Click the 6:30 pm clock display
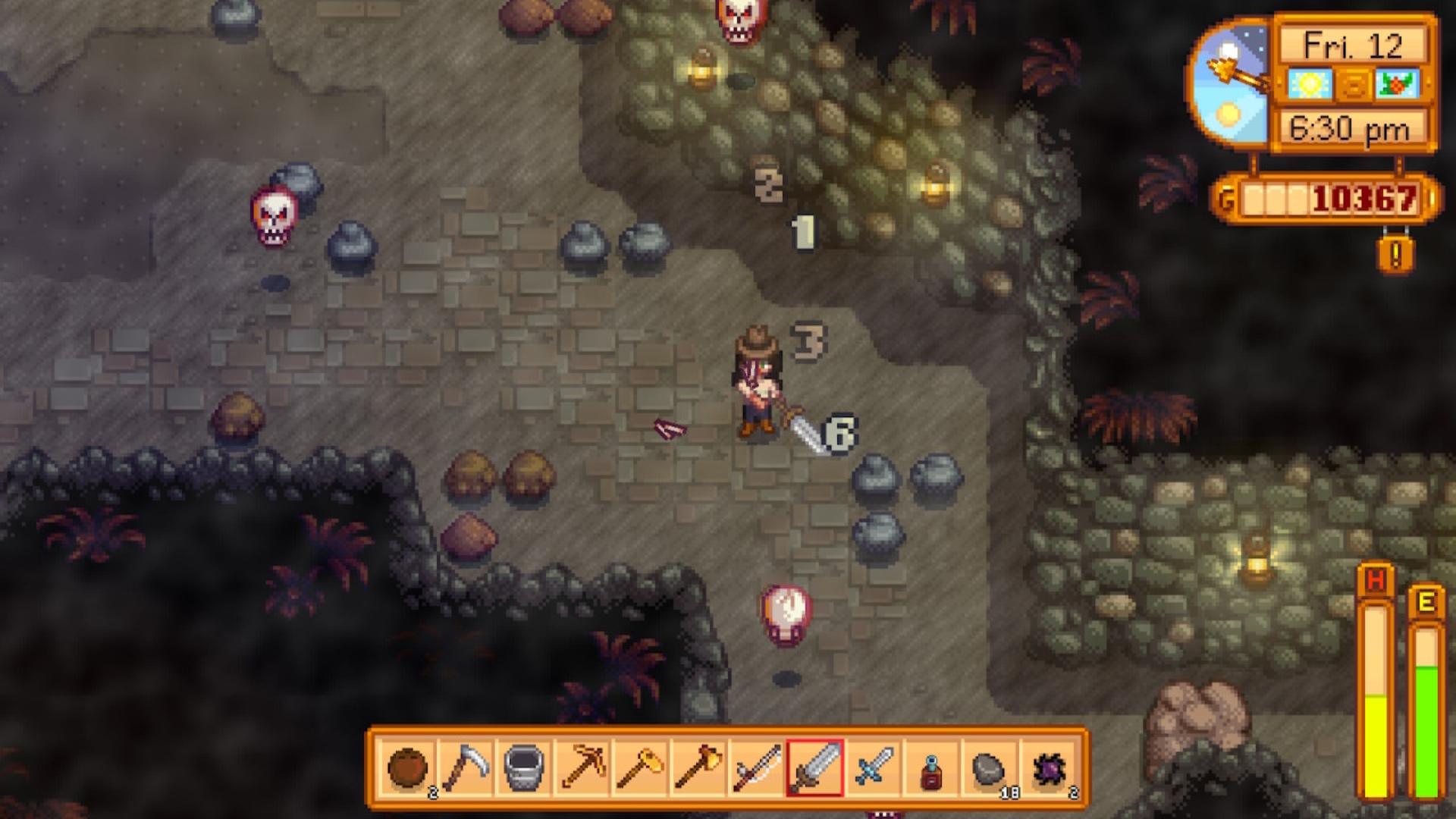Screen dimensions: 1456x819 (1350, 127)
